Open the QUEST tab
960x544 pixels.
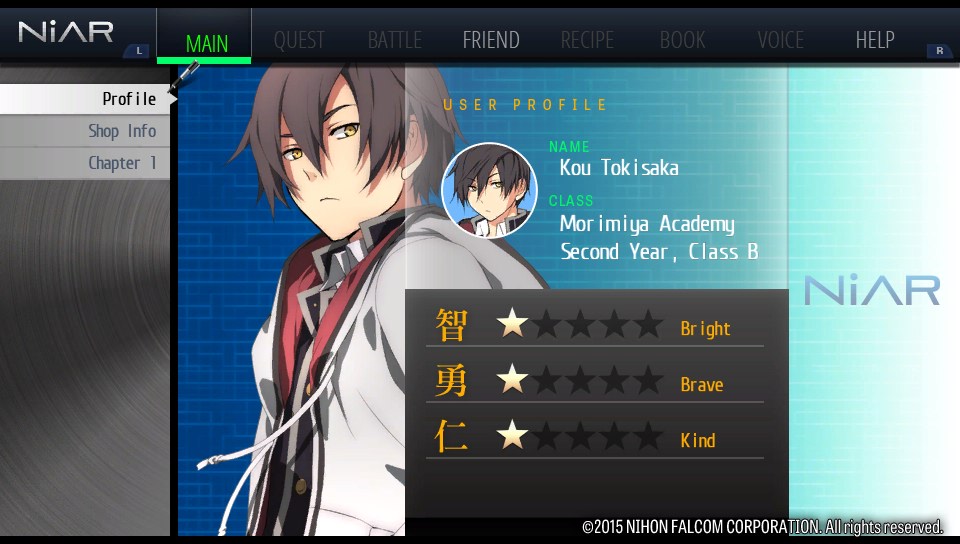(x=299, y=41)
